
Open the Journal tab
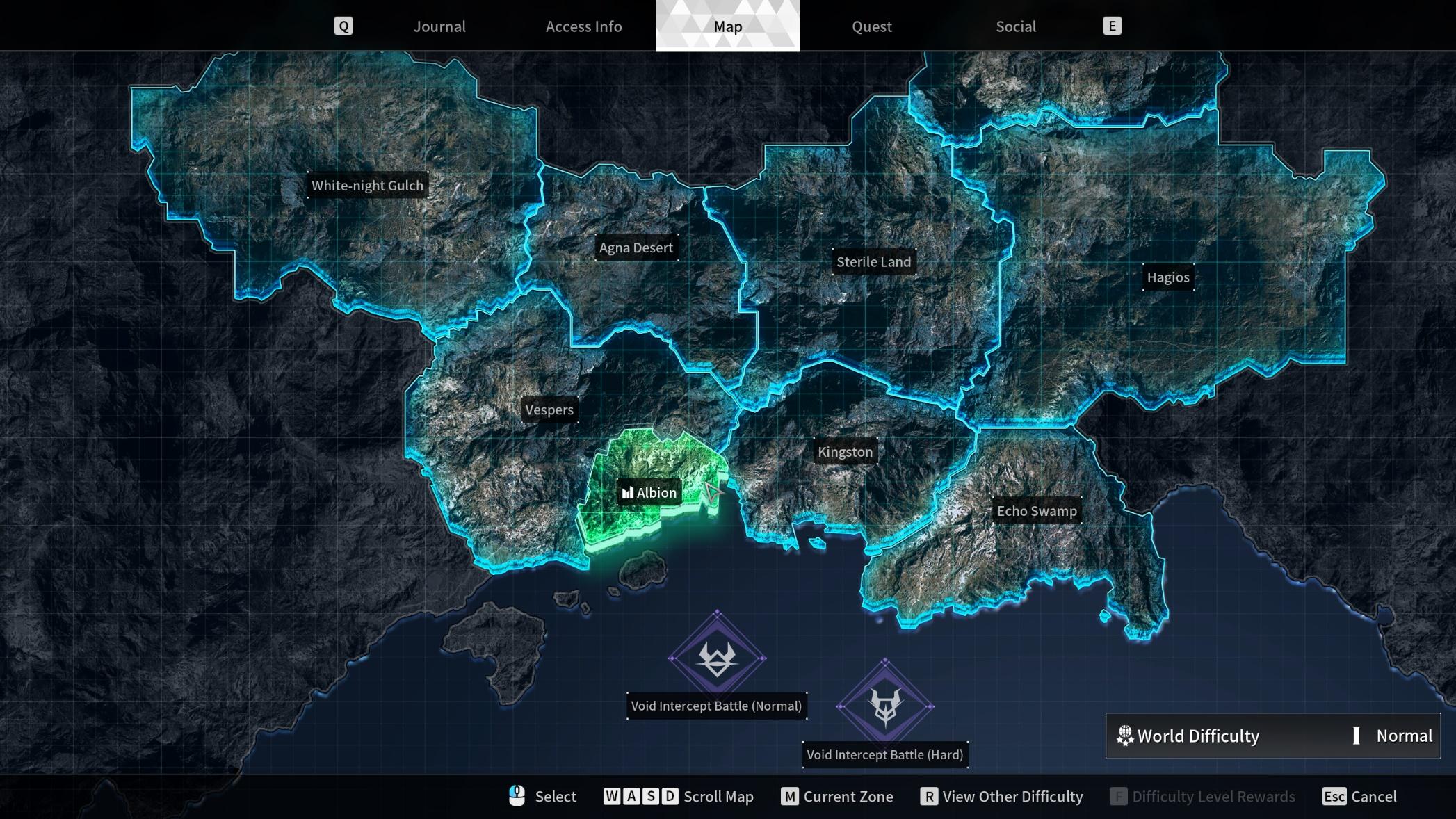[x=439, y=26]
